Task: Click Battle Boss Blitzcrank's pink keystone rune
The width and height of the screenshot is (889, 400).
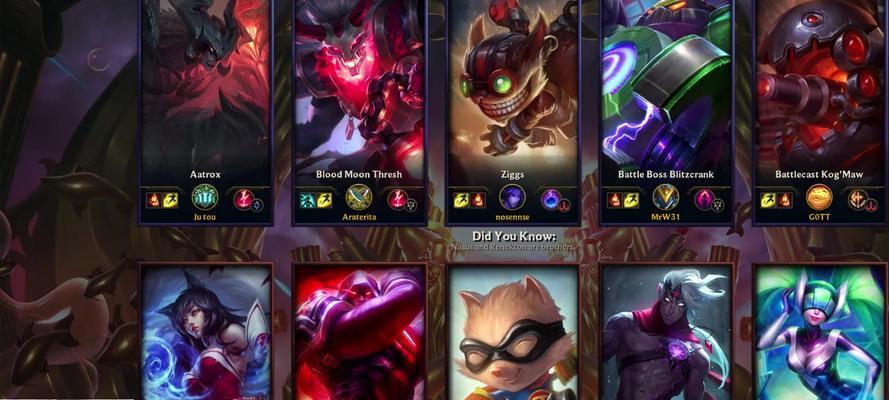Action: (704, 199)
